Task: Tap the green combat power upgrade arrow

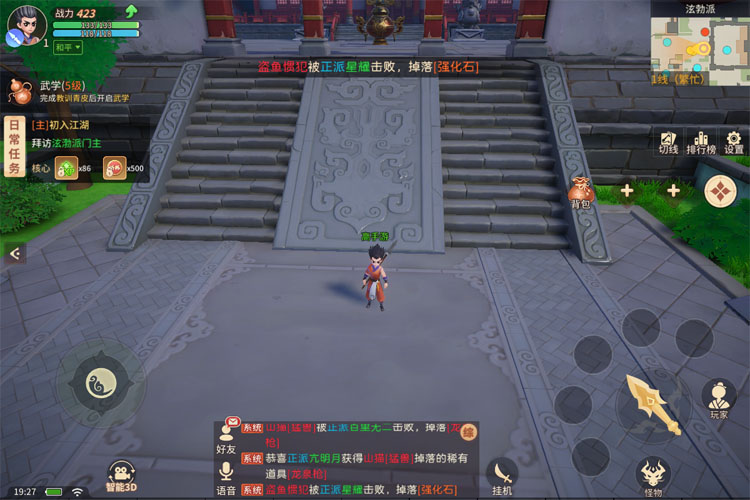Action: pos(130,11)
